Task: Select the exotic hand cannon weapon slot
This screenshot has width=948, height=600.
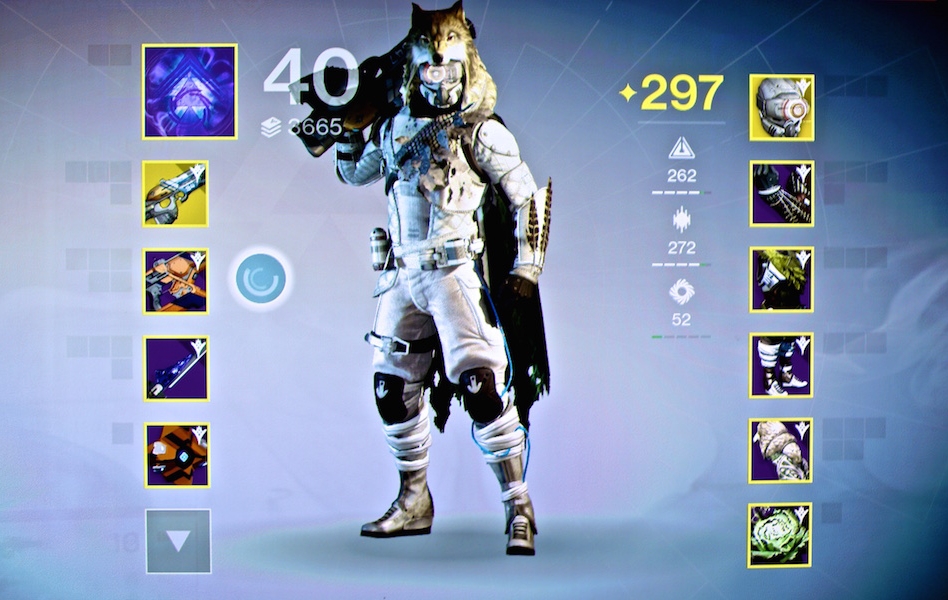Action: coord(176,194)
